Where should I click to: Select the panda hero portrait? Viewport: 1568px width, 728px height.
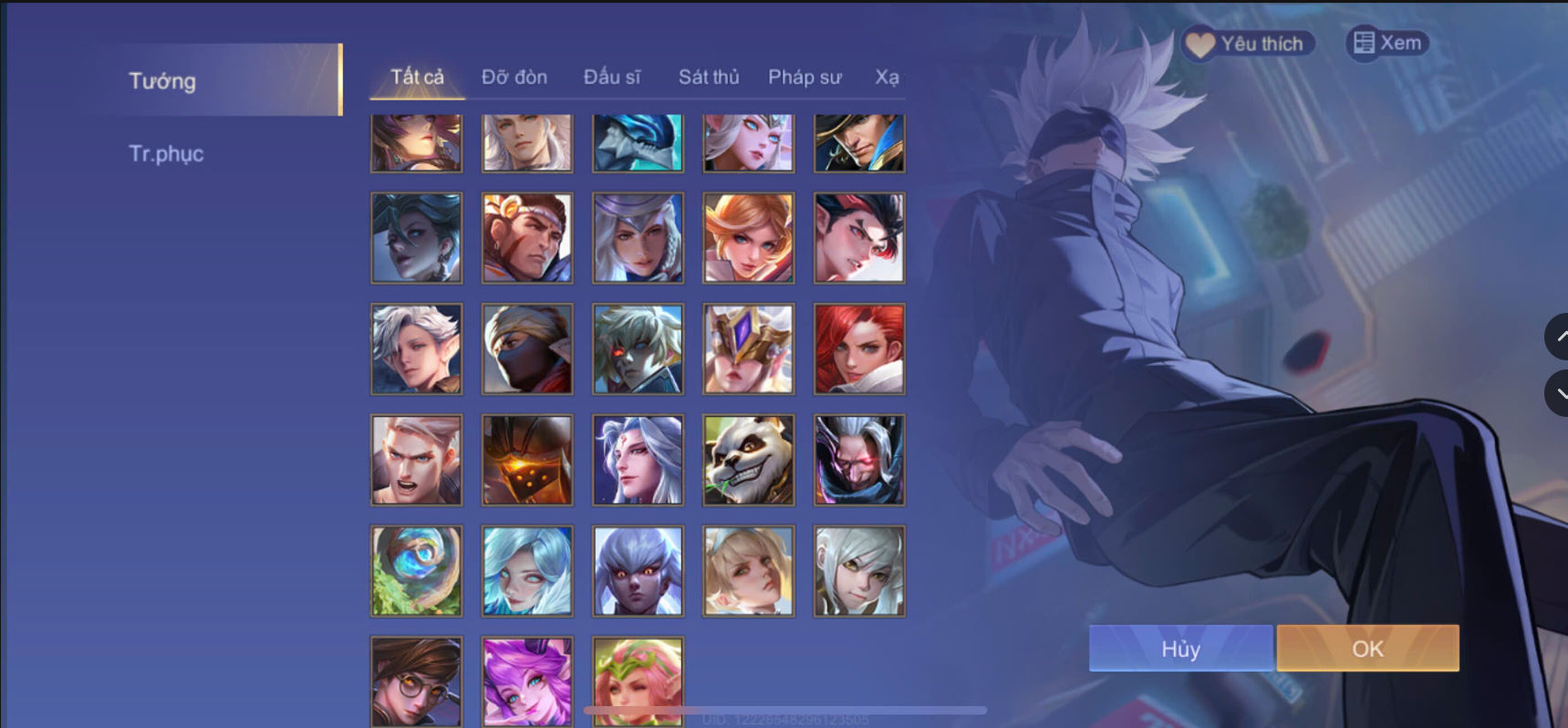point(747,460)
